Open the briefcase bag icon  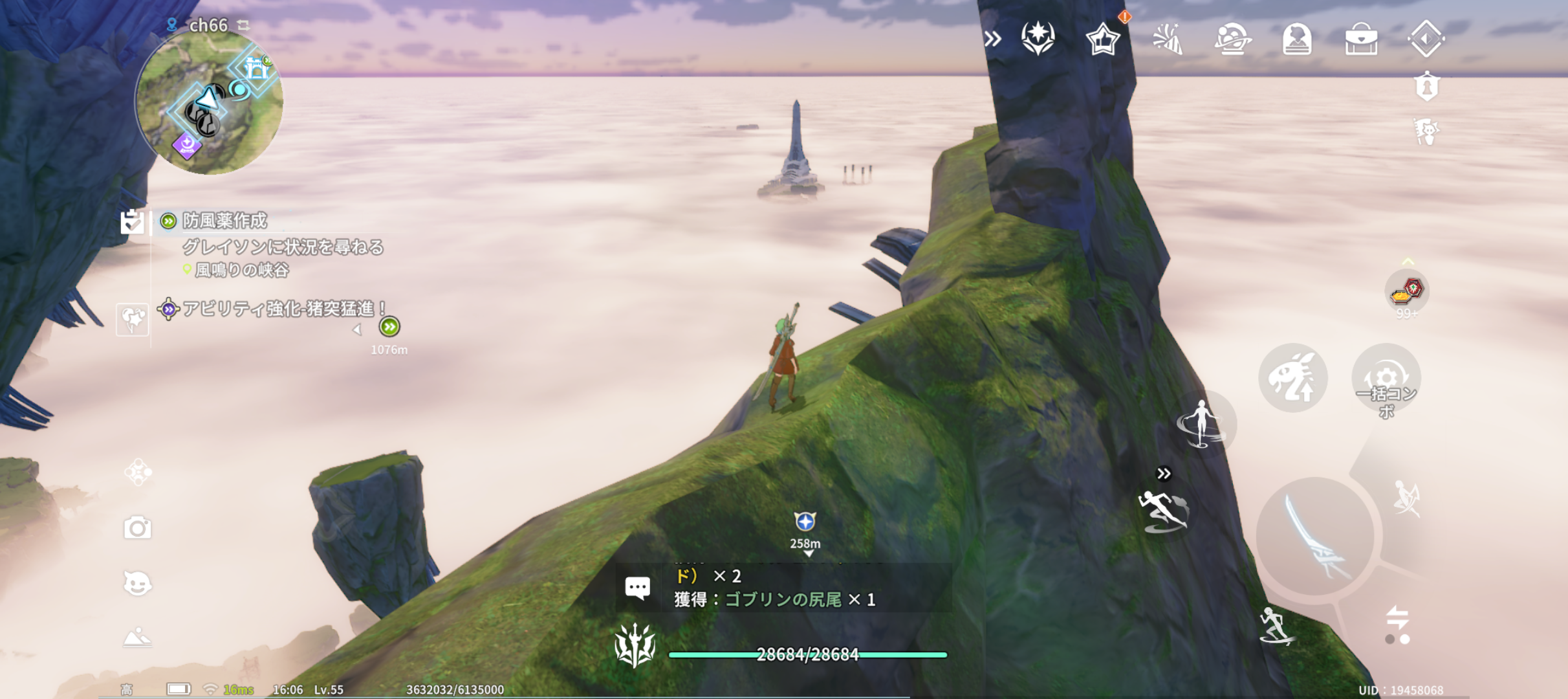(x=1361, y=40)
